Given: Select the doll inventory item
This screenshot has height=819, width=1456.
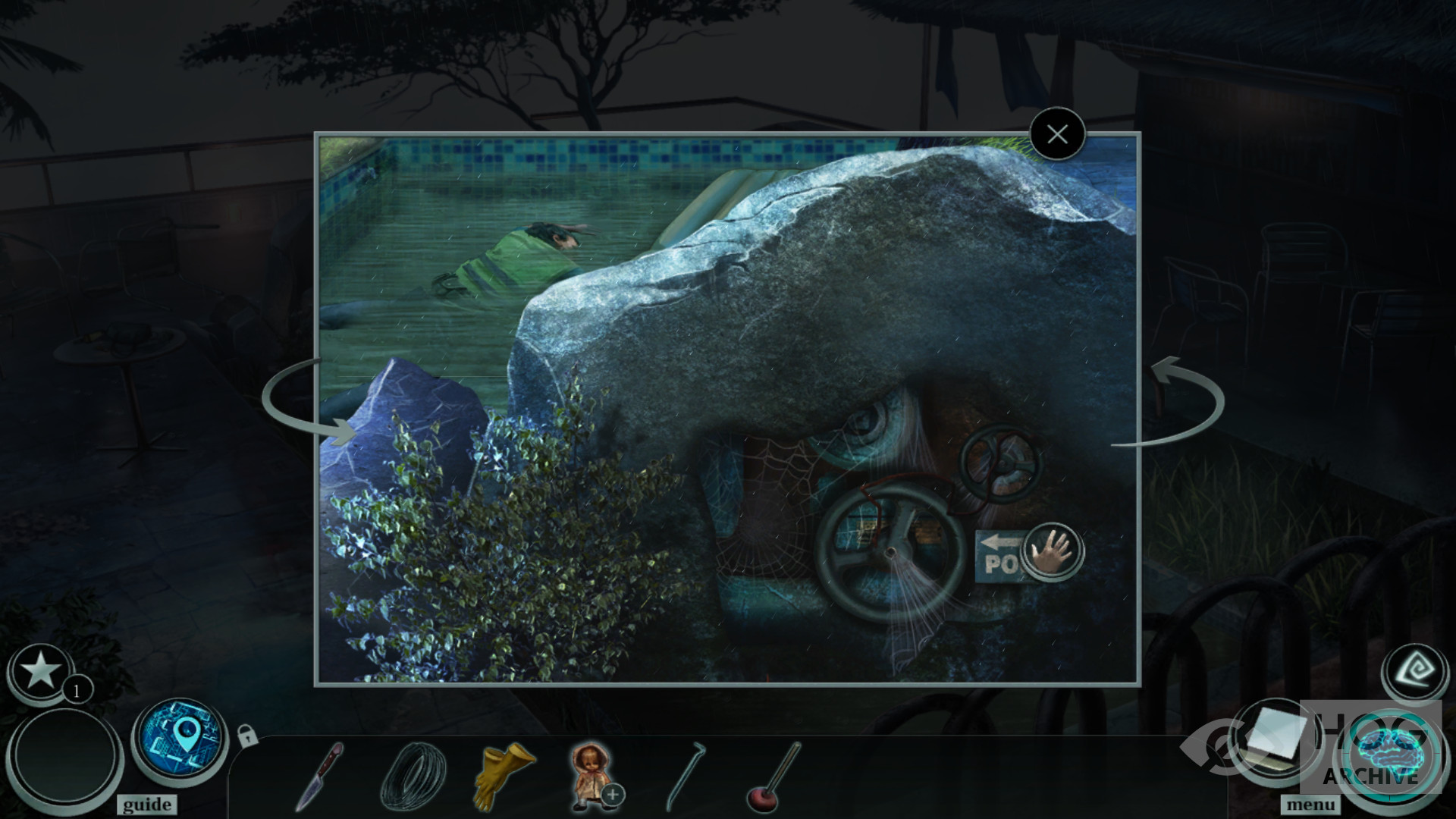Looking at the screenshot, I should coord(591,773).
